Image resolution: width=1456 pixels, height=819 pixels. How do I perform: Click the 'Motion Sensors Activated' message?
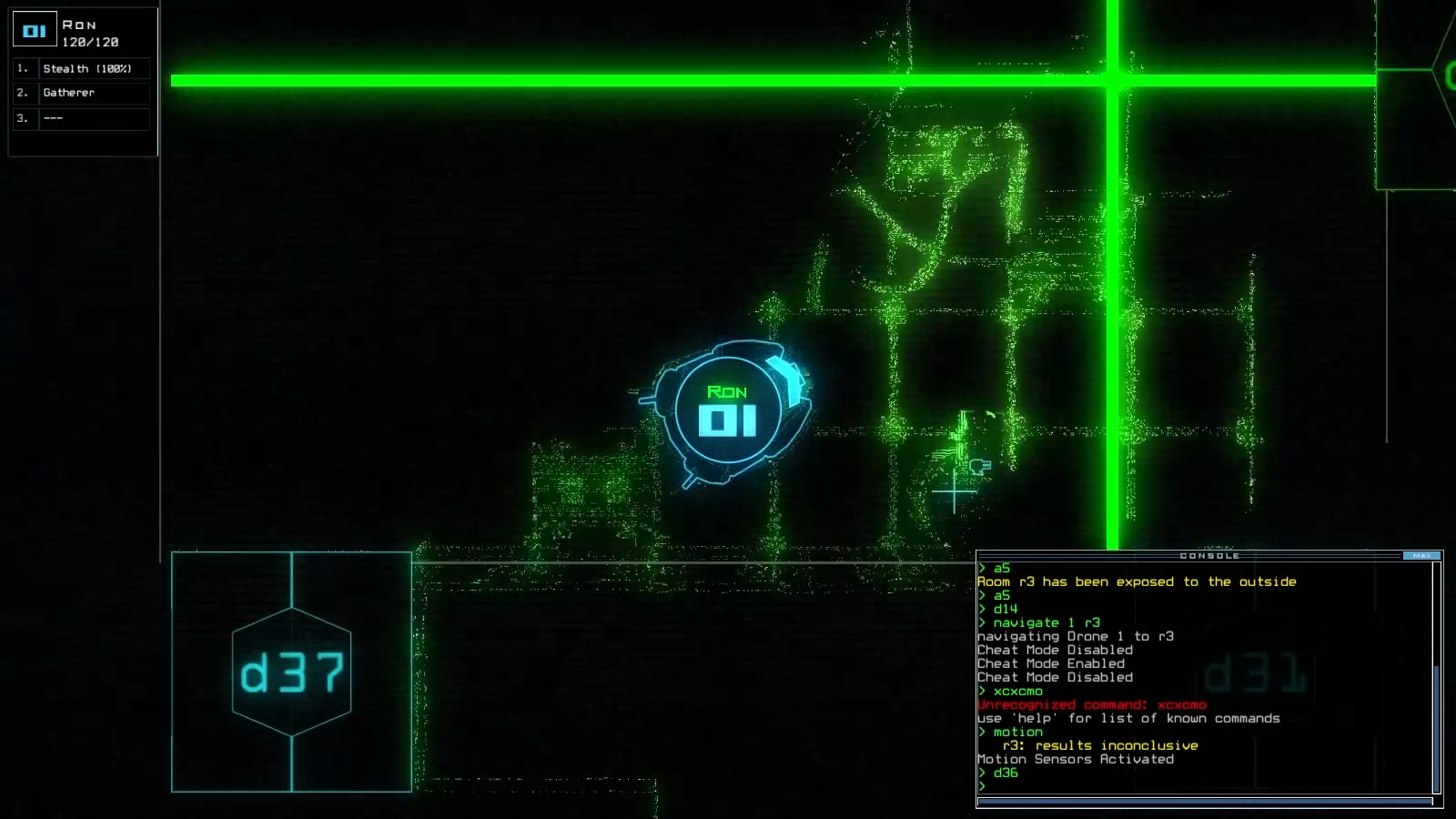click(x=1074, y=759)
